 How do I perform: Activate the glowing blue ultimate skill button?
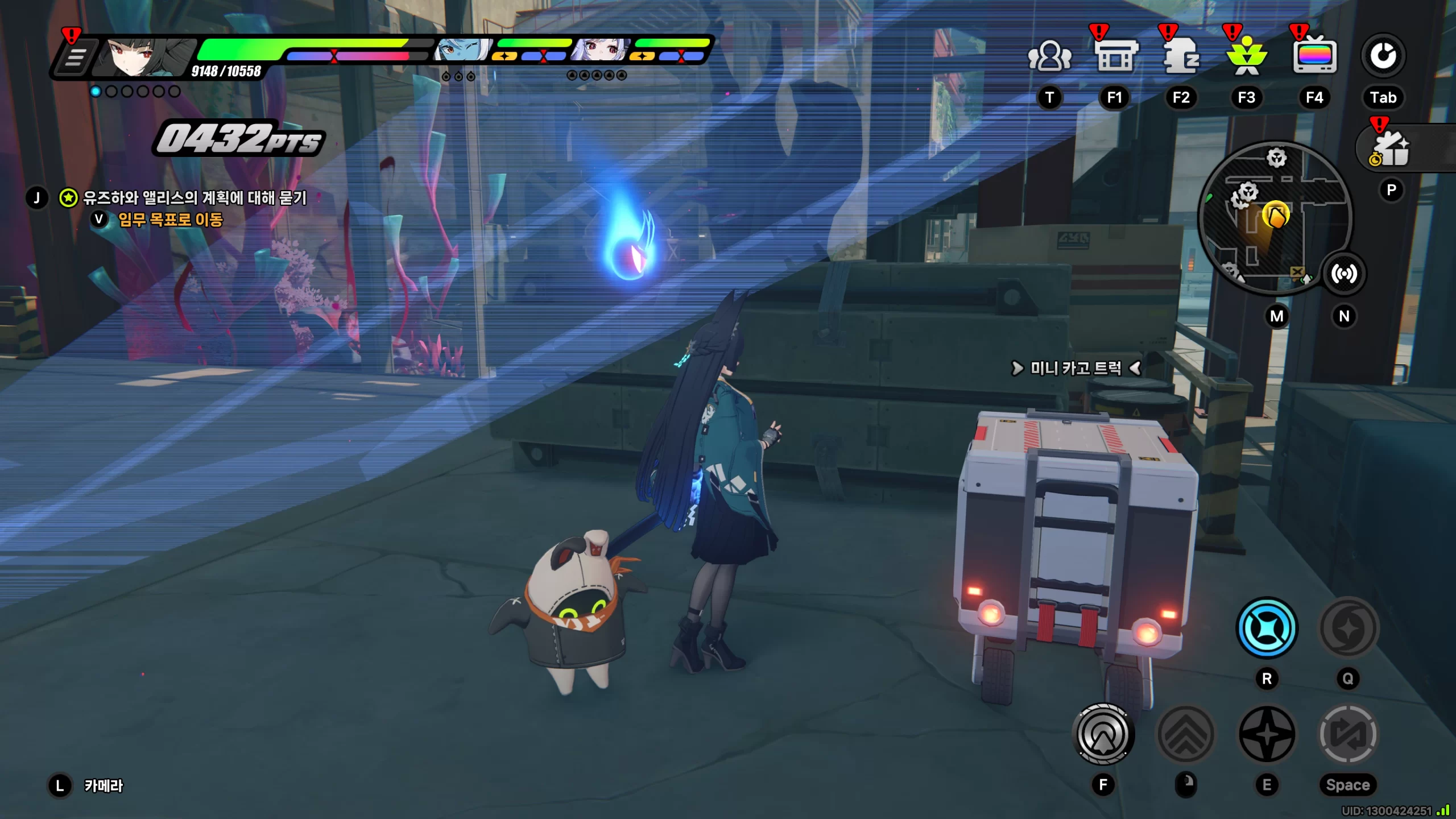(1267, 628)
